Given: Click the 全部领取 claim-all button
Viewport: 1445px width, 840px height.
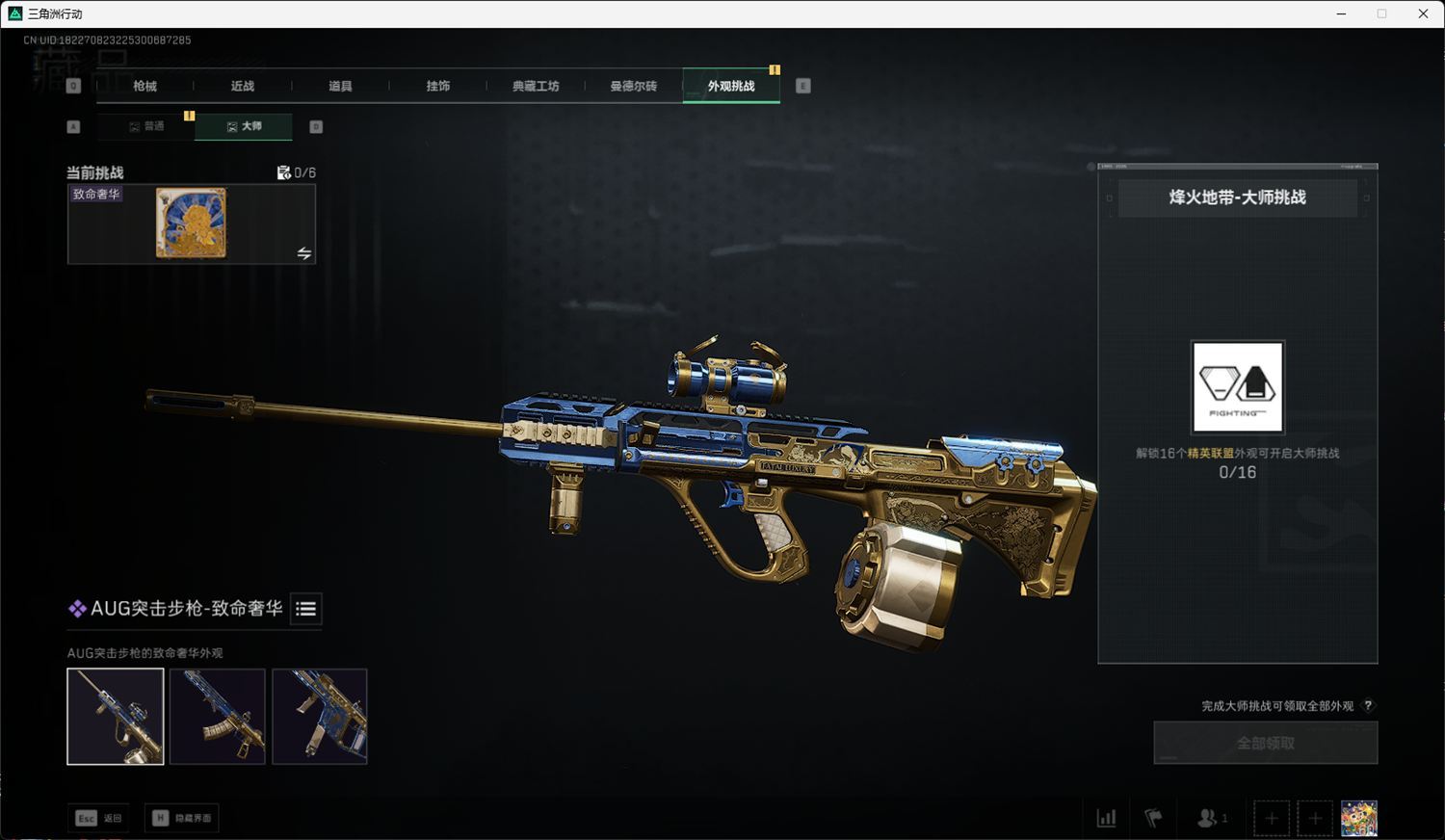Looking at the screenshot, I should [x=1266, y=743].
